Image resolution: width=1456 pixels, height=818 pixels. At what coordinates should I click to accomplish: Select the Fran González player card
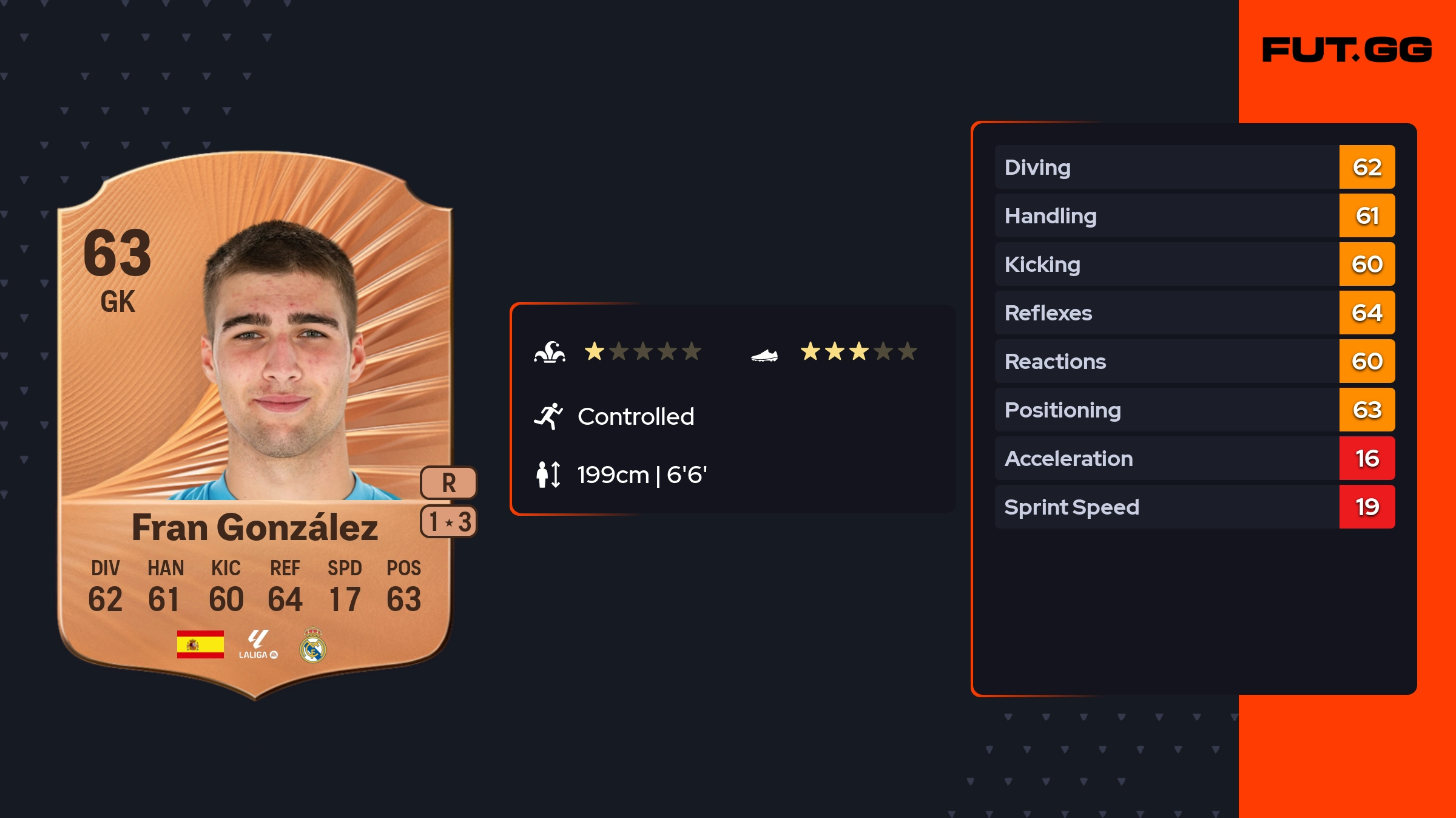[255, 425]
